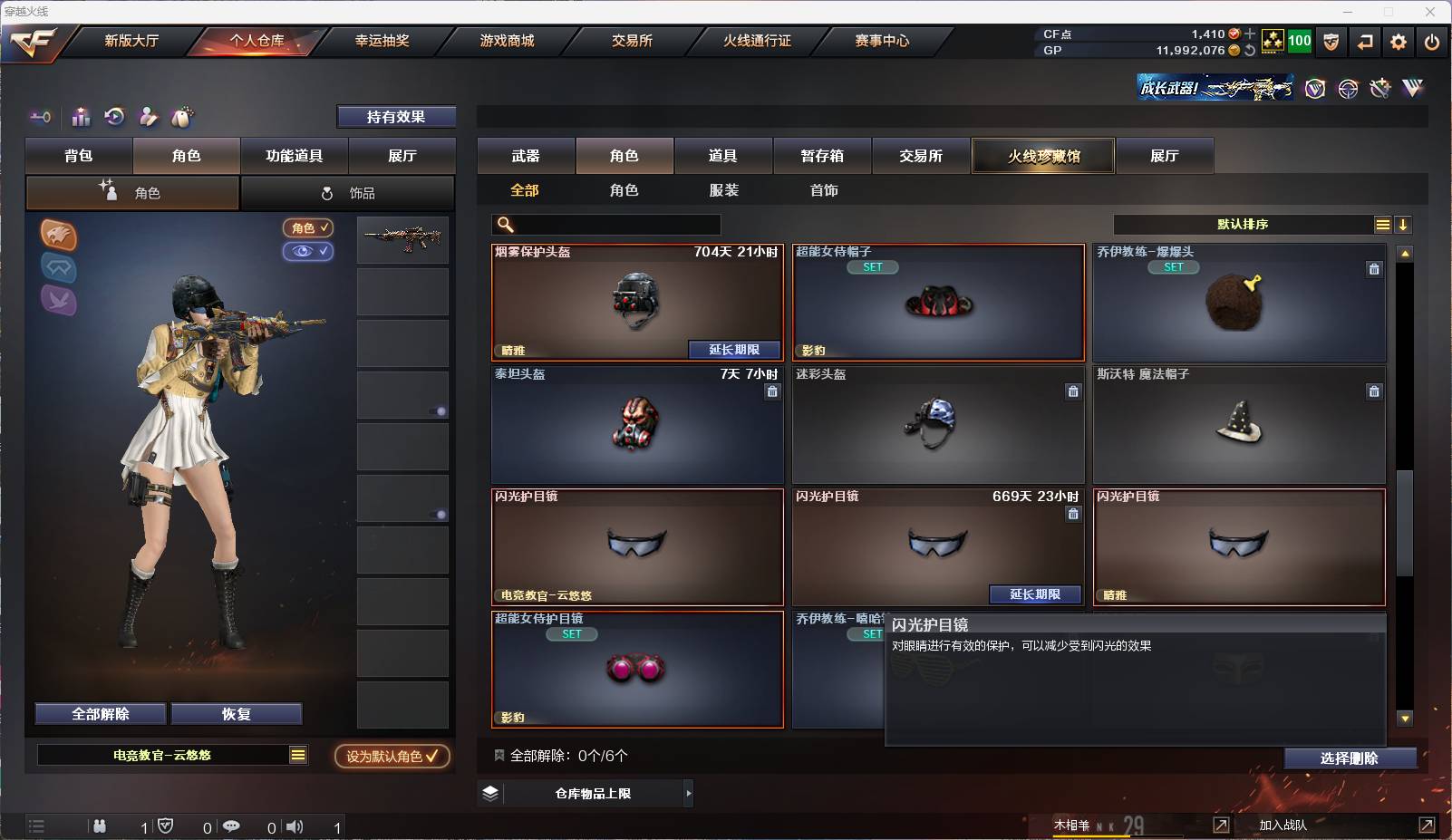Toggle the 角色 display switch above the model
Image resolution: width=1452 pixels, height=840 pixels.
pyautogui.click(x=308, y=227)
